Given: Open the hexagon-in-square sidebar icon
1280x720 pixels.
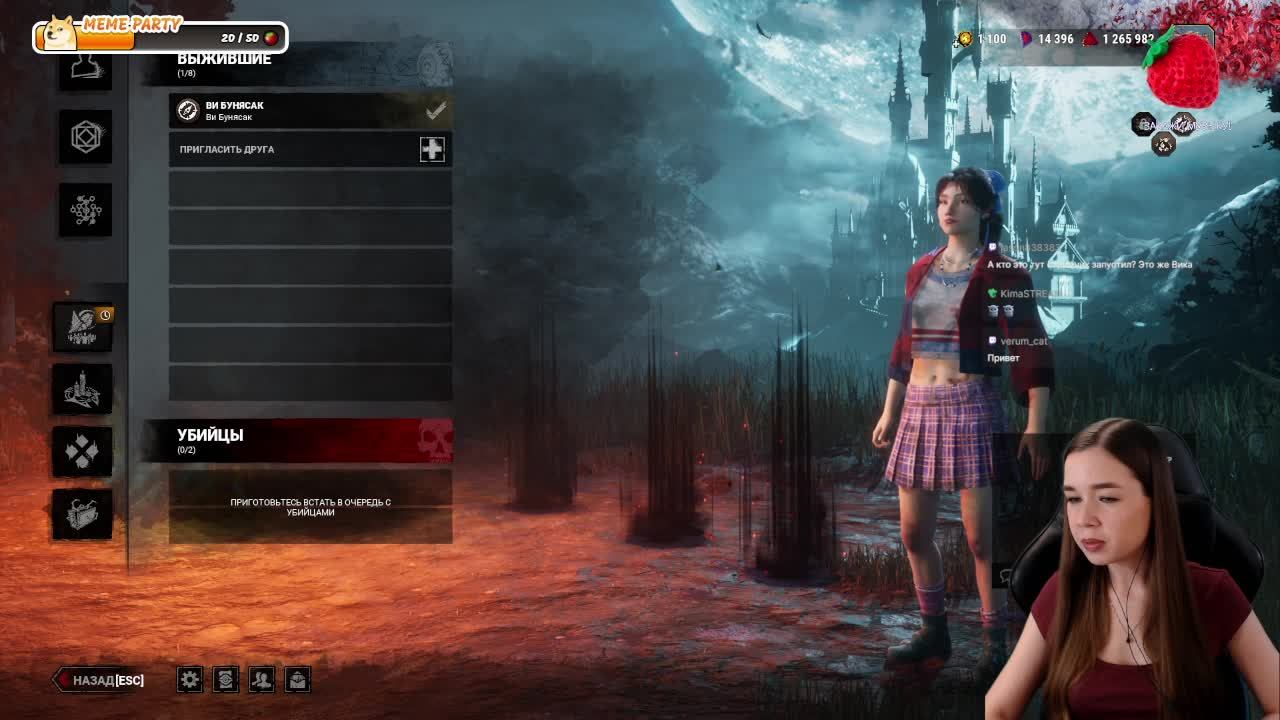Looking at the screenshot, I should point(85,137).
